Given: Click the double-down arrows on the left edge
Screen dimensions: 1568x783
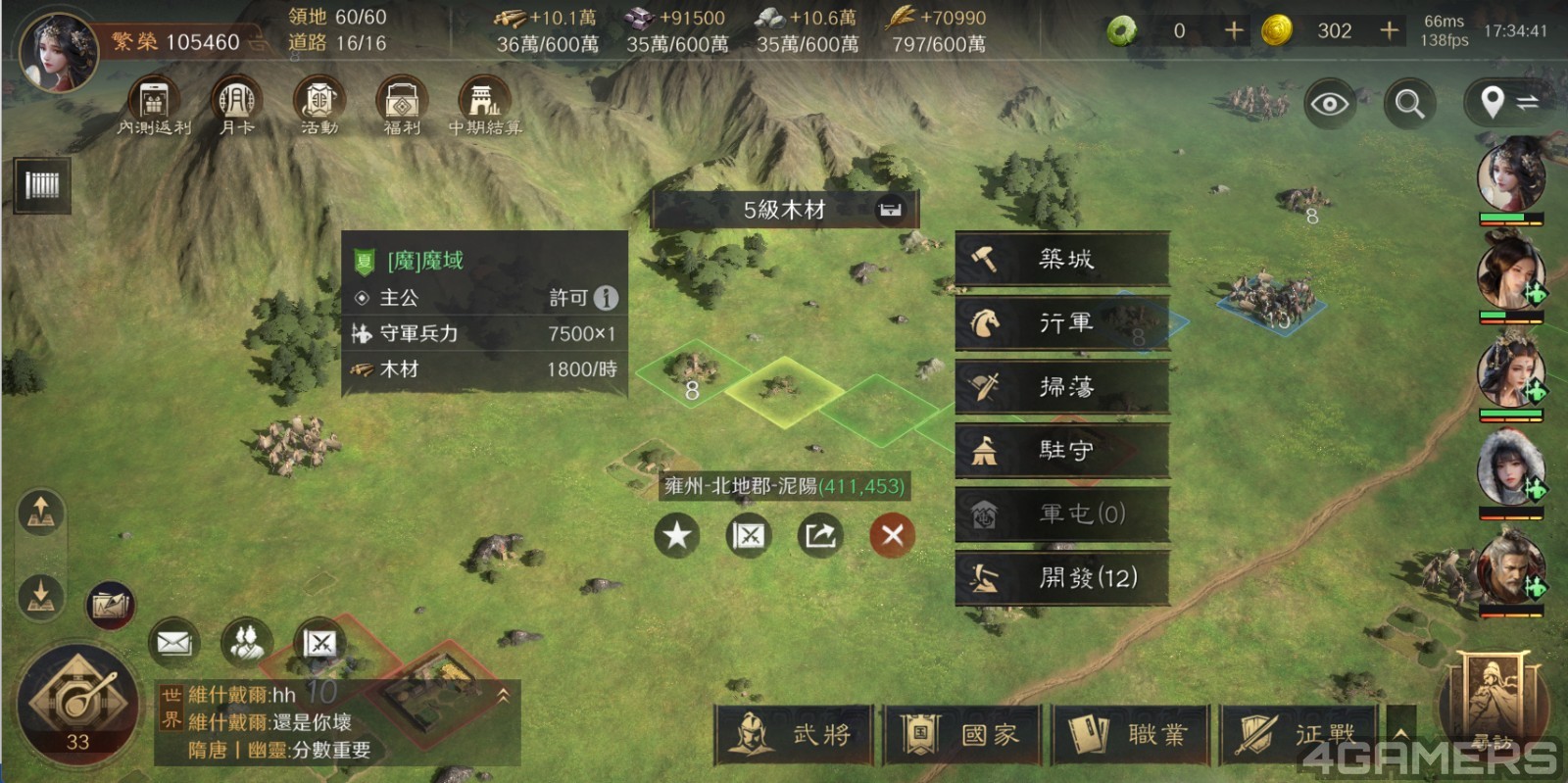Looking at the screenshot, I should coord(41,598).
